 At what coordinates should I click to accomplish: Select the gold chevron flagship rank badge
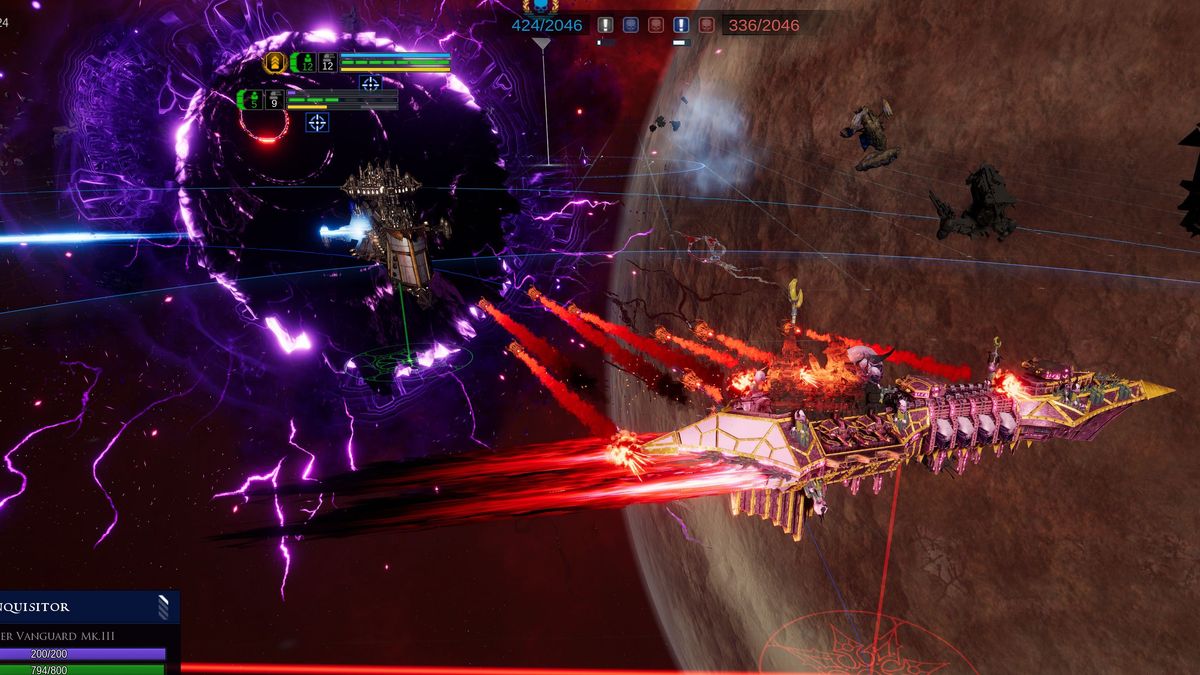coord(275,62)
